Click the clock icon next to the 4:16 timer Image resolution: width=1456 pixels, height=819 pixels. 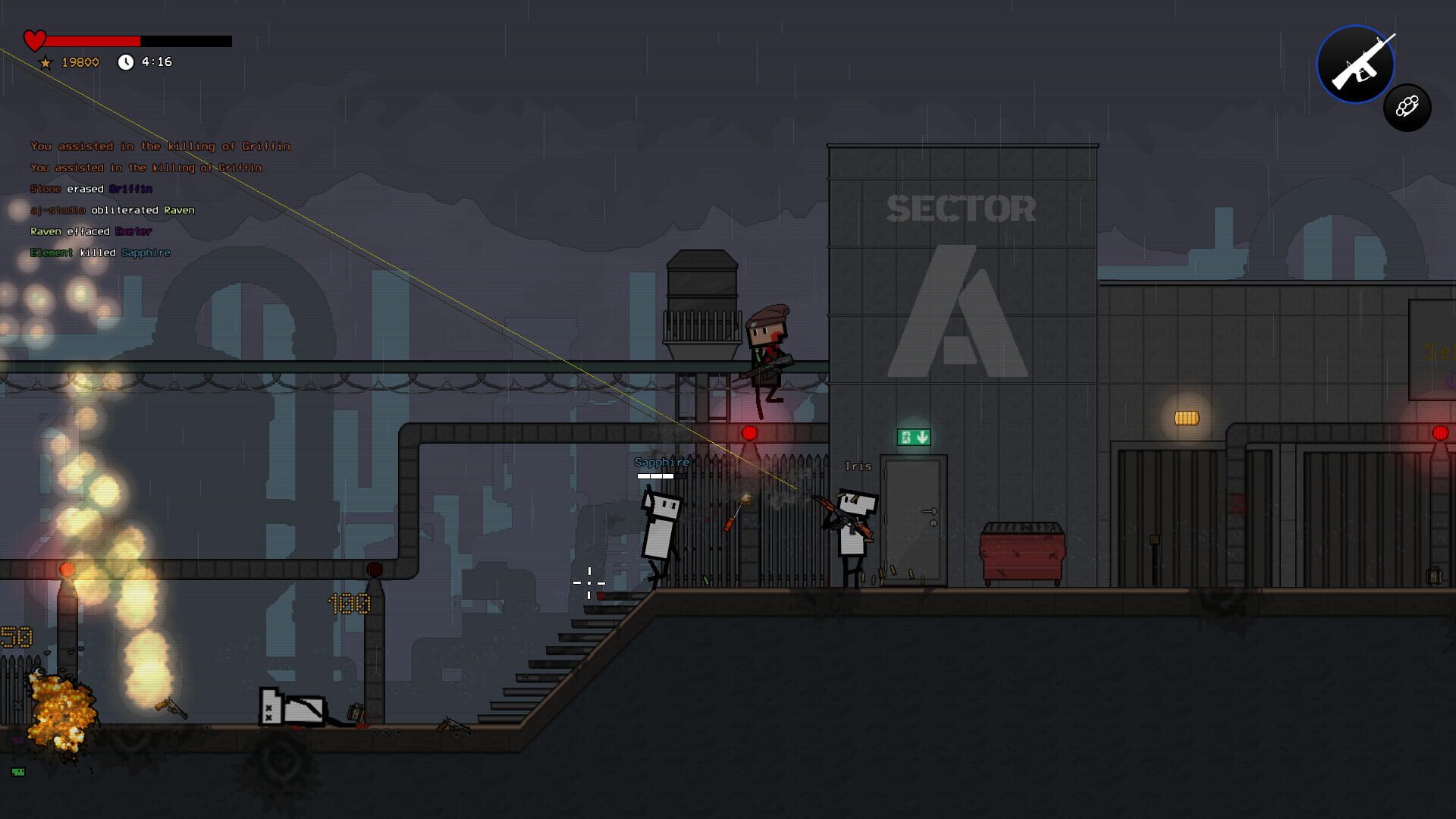tap(126, 62)
